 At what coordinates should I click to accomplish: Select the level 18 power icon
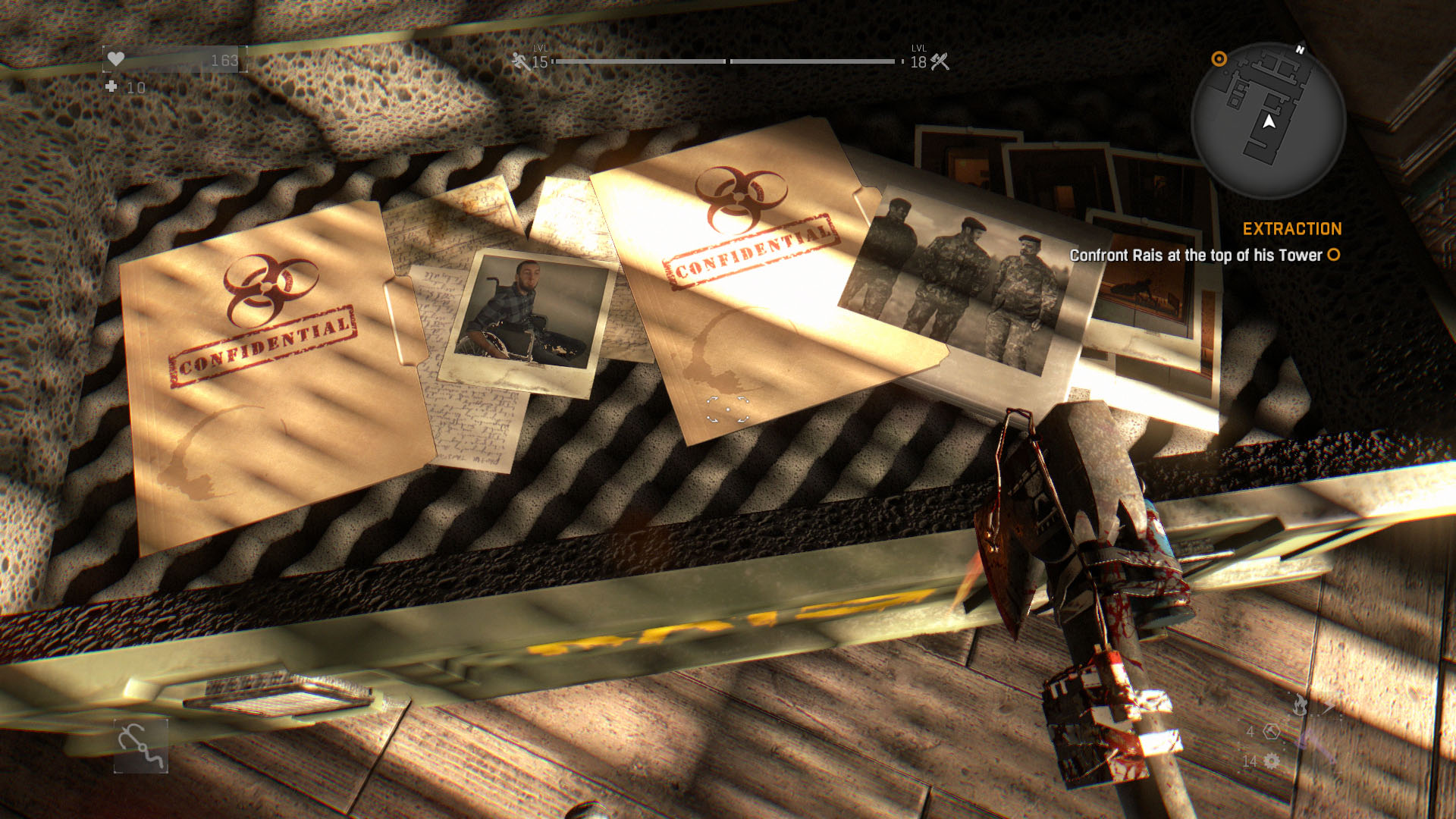(940, 61)
